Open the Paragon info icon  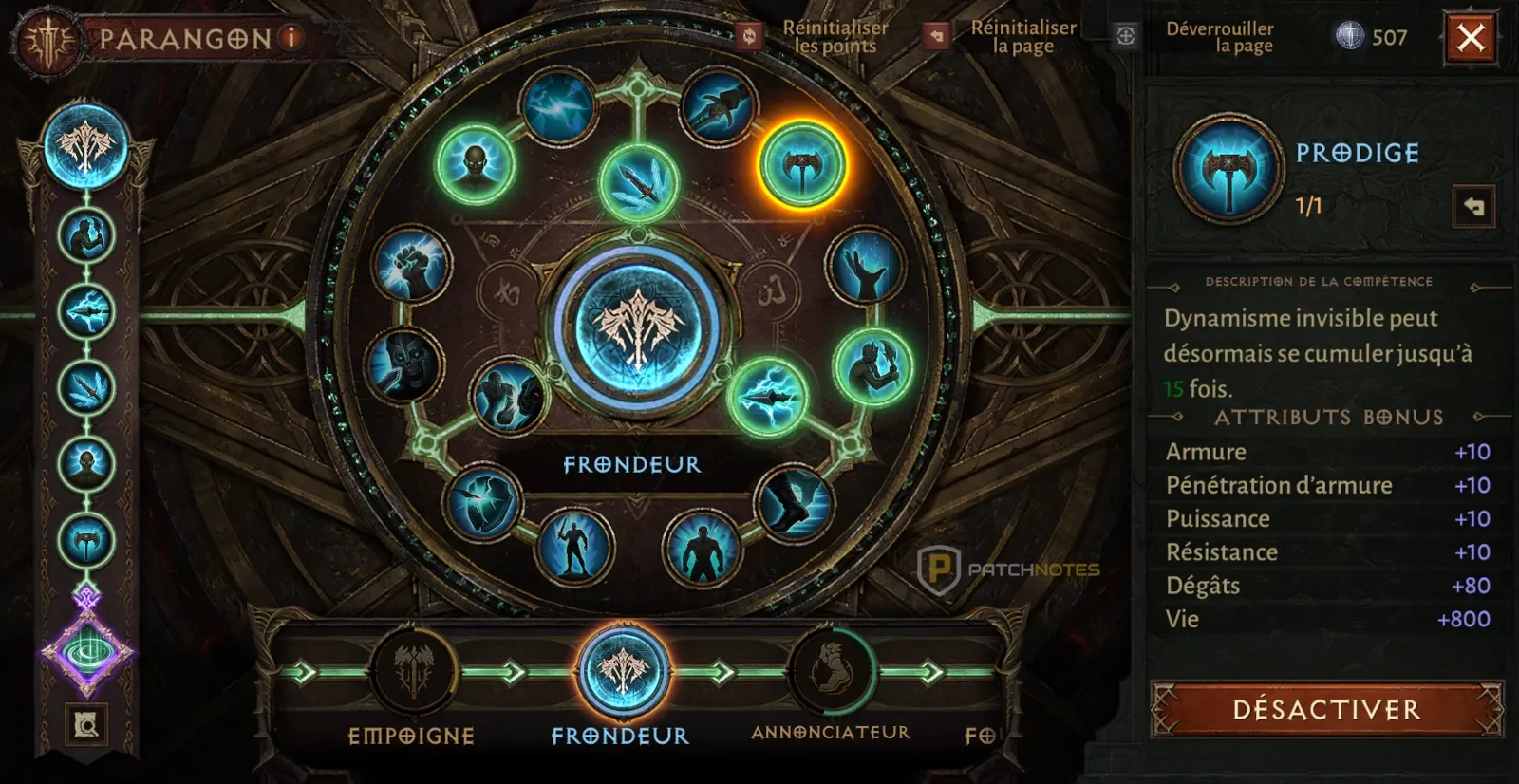(291, 38)
